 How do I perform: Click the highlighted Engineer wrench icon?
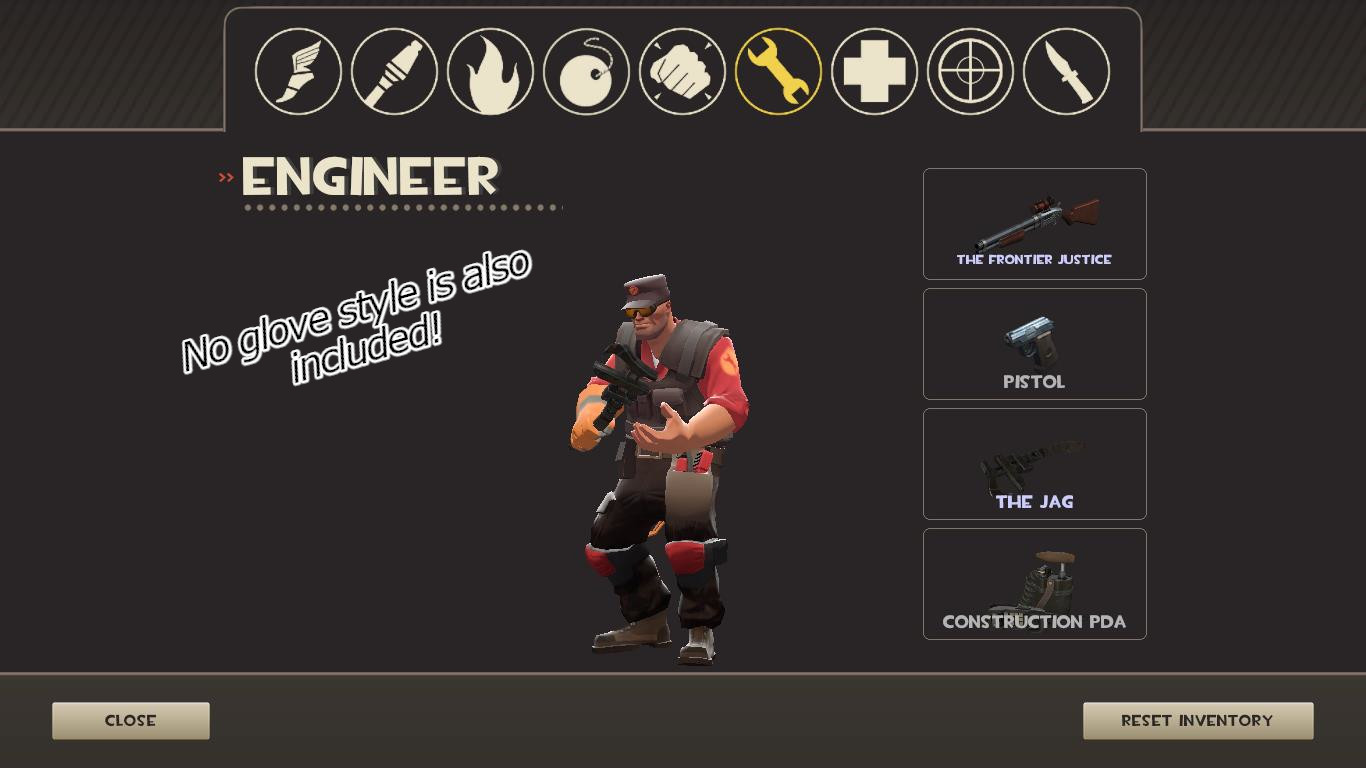click(x=777, y=70)
